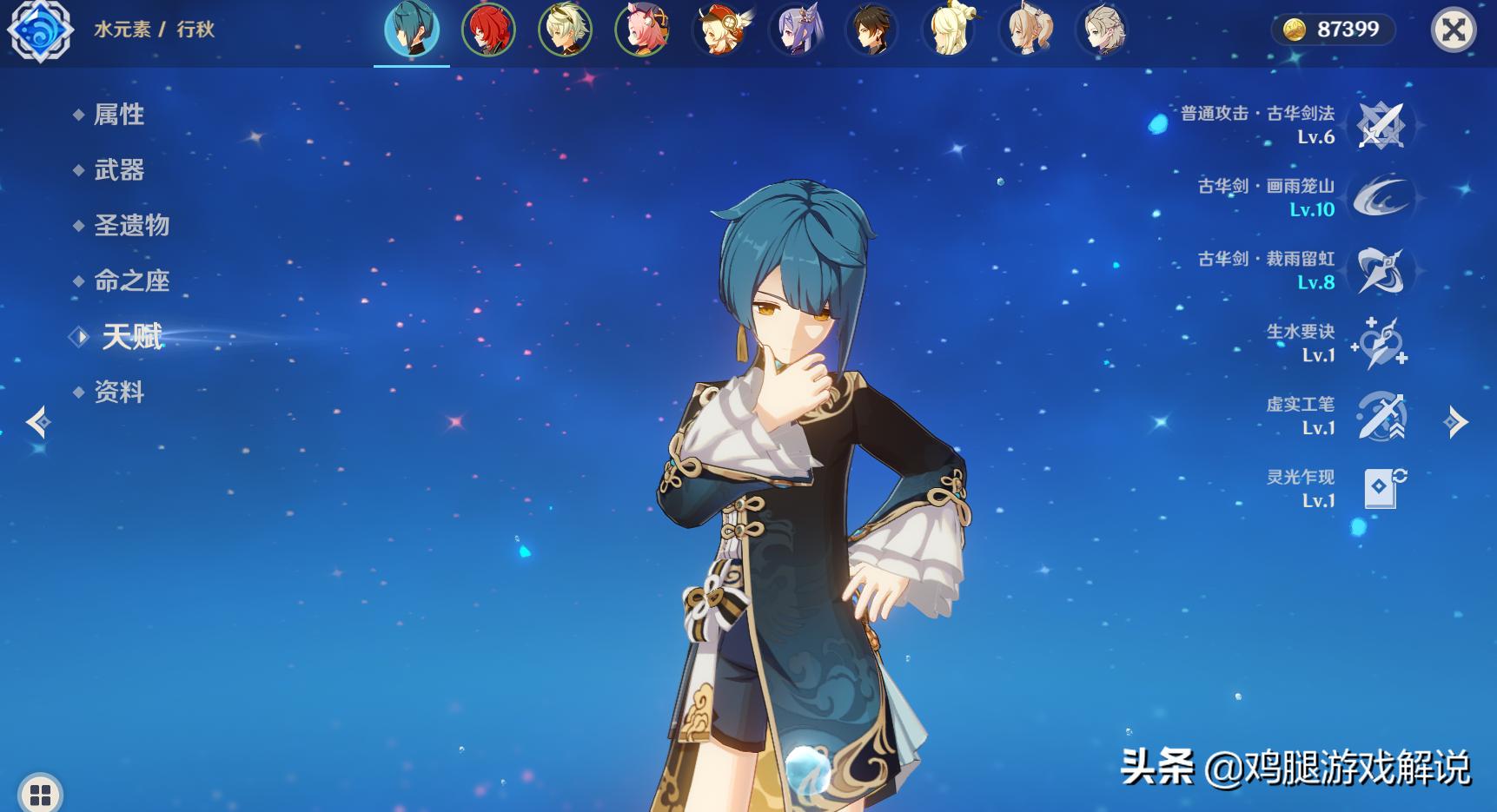Image resolution: width=1497 pixels, height=812 pixels.
Task: Open the 圣遗物 artifacts page
Action: click(131, 226)
